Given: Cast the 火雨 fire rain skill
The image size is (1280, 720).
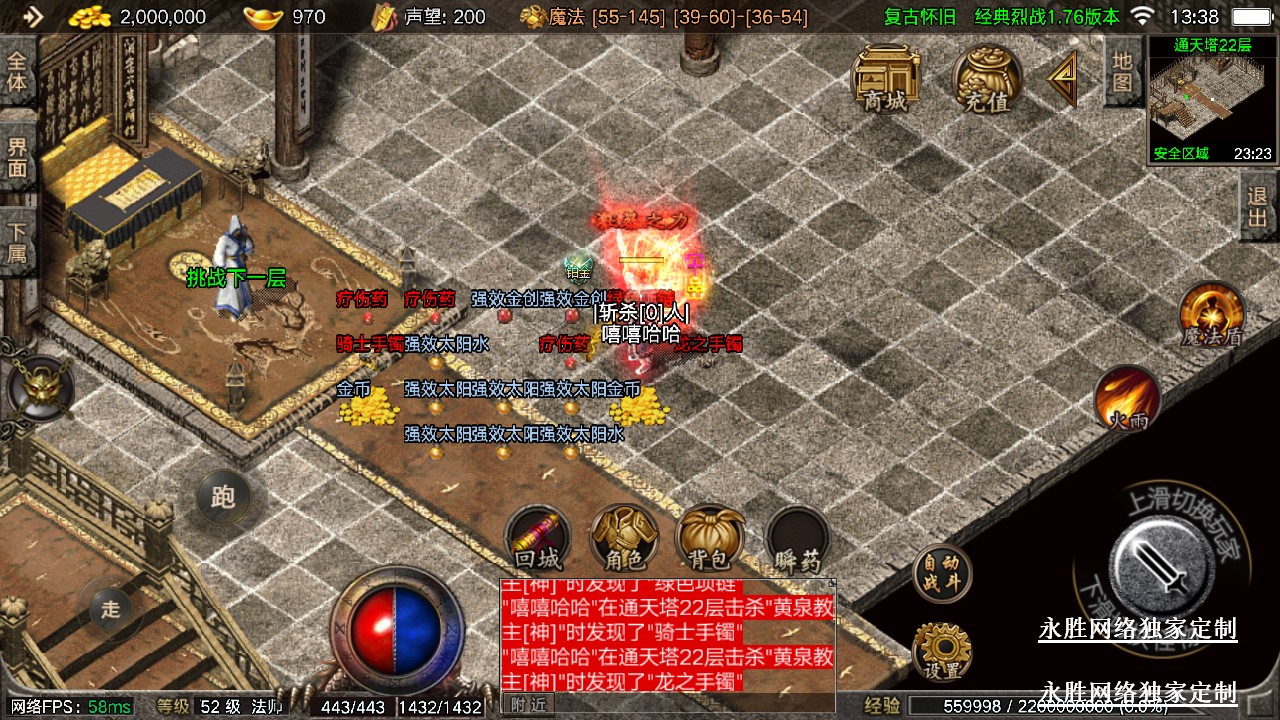Looking at the screenshot, I should (x=1127, y=399).
